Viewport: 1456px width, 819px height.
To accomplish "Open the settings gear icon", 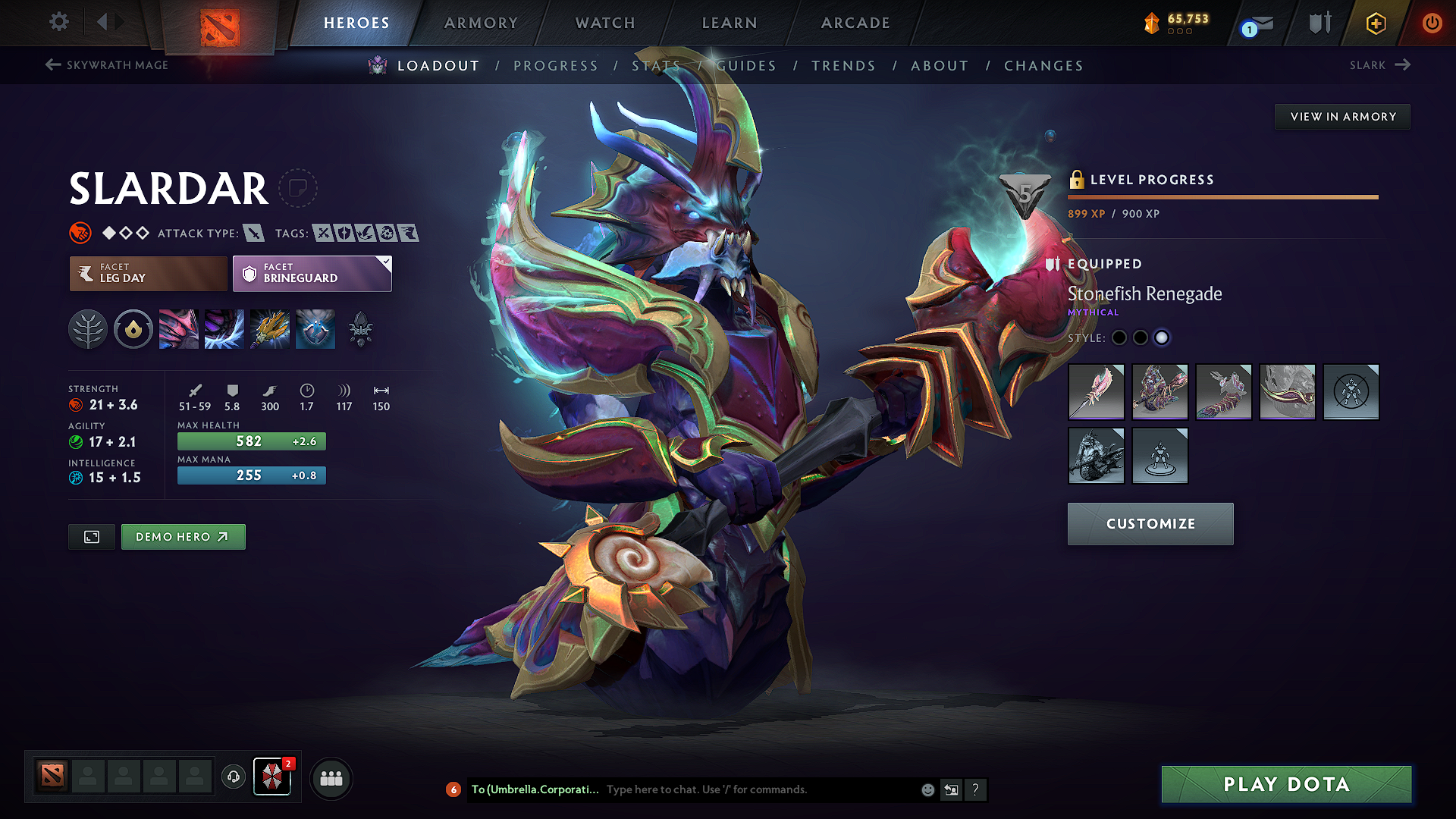I will pos(58,22).
